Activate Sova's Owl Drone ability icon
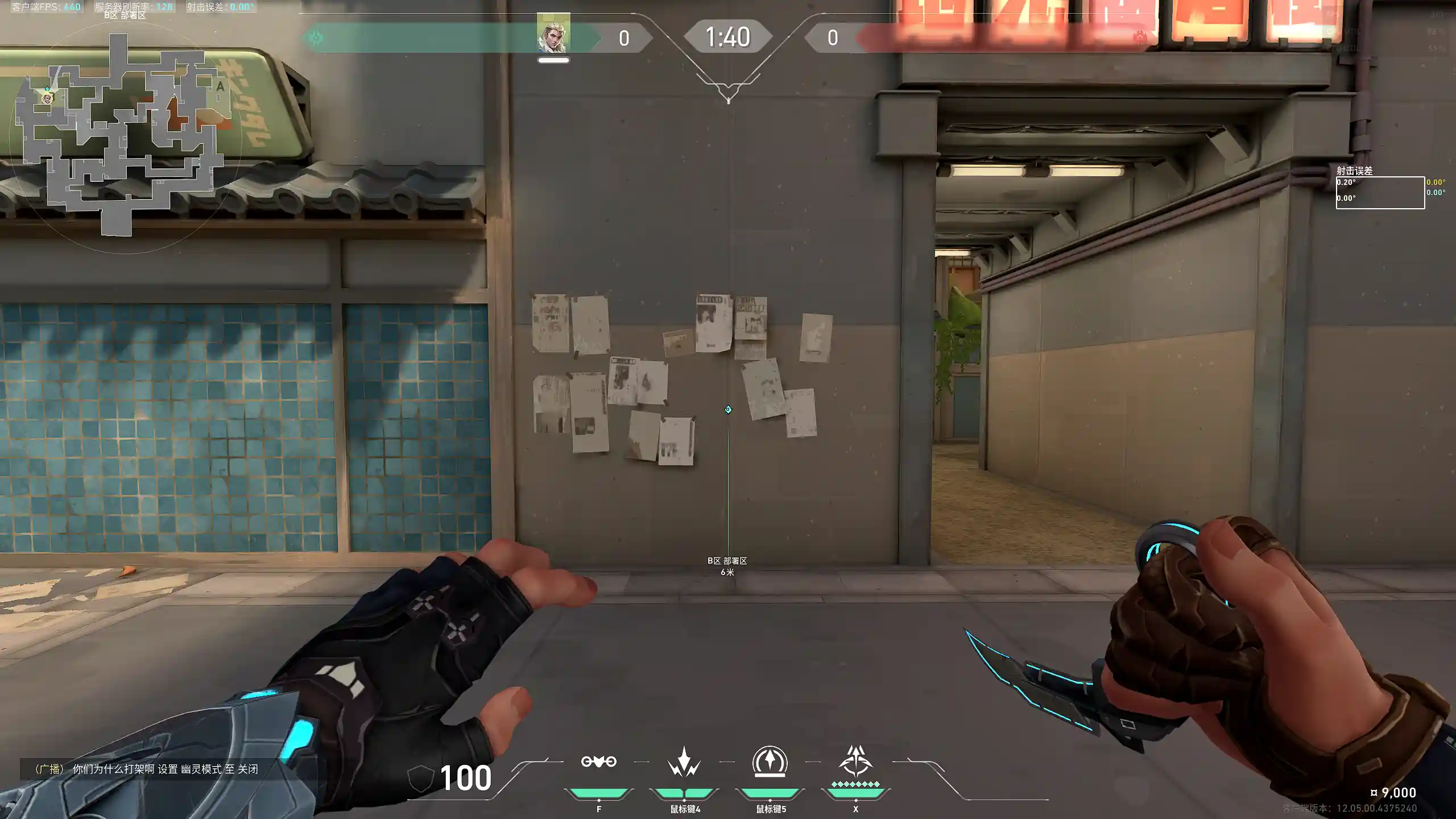The height and width of the screenshot is (819, 1456). click(x=598, y=762)
